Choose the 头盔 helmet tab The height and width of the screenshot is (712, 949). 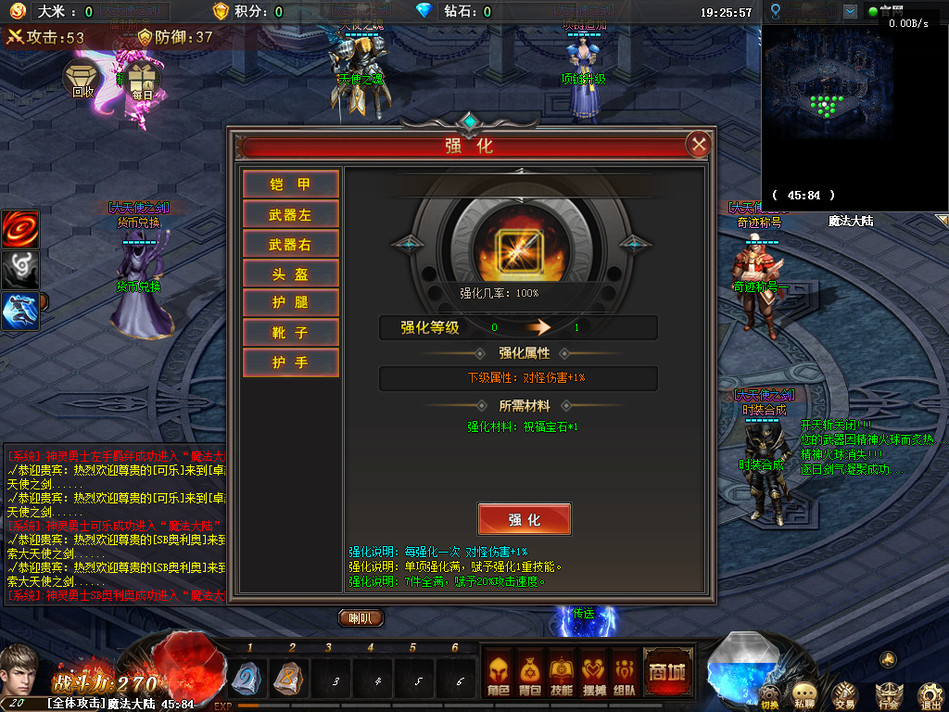pyautogui.click(x=290, y=274)
